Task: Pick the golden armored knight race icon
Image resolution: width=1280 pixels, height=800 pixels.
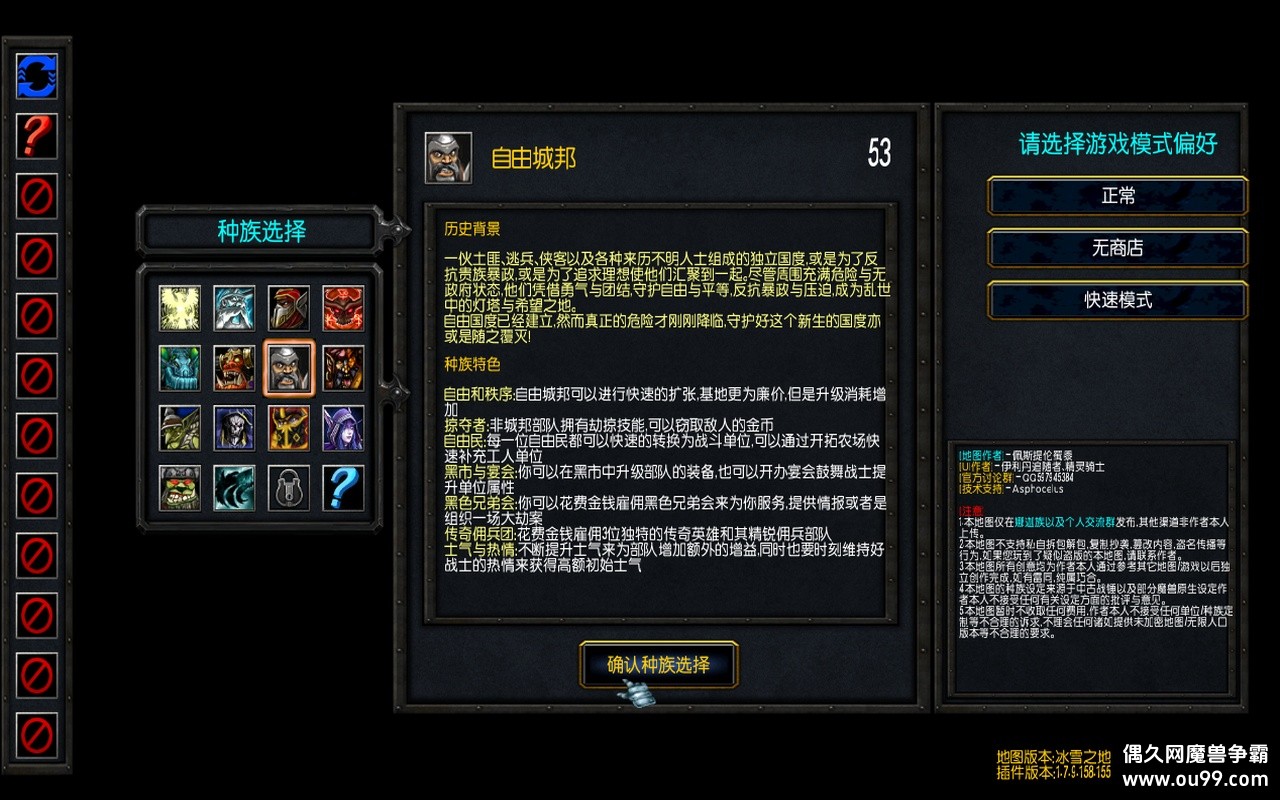Action: [289, 428]
